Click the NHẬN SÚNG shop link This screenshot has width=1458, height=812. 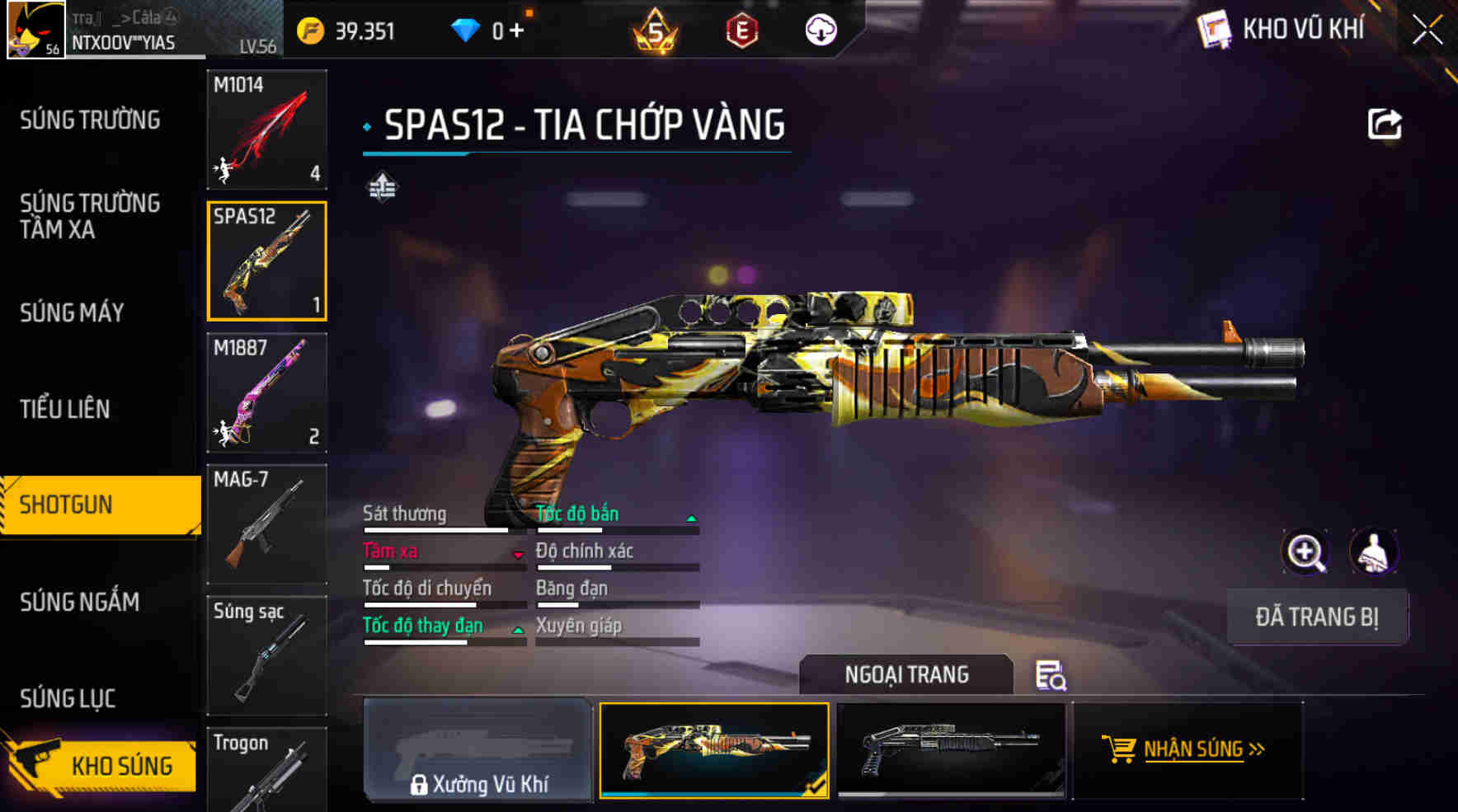1195,749
